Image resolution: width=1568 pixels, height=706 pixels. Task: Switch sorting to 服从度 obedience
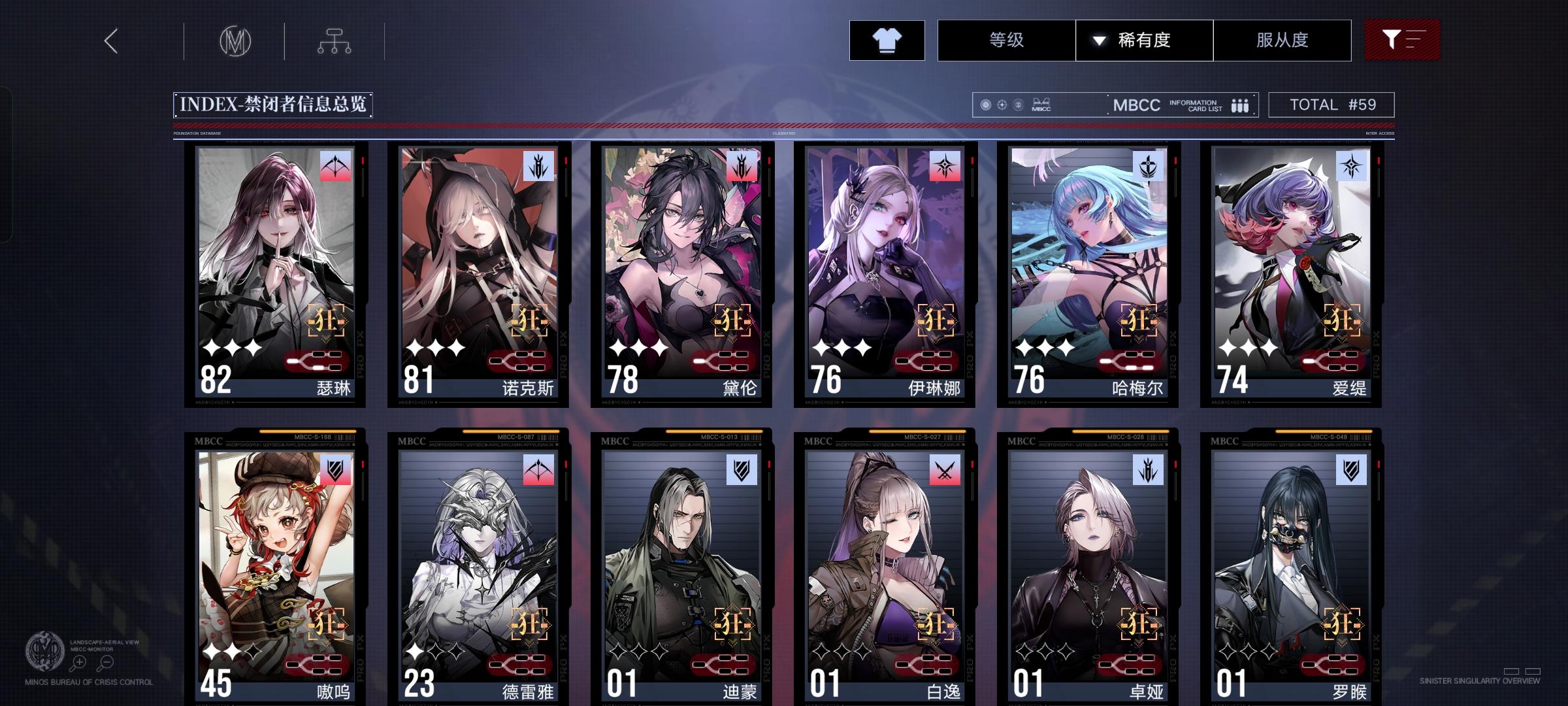[x=1282, y=40]
